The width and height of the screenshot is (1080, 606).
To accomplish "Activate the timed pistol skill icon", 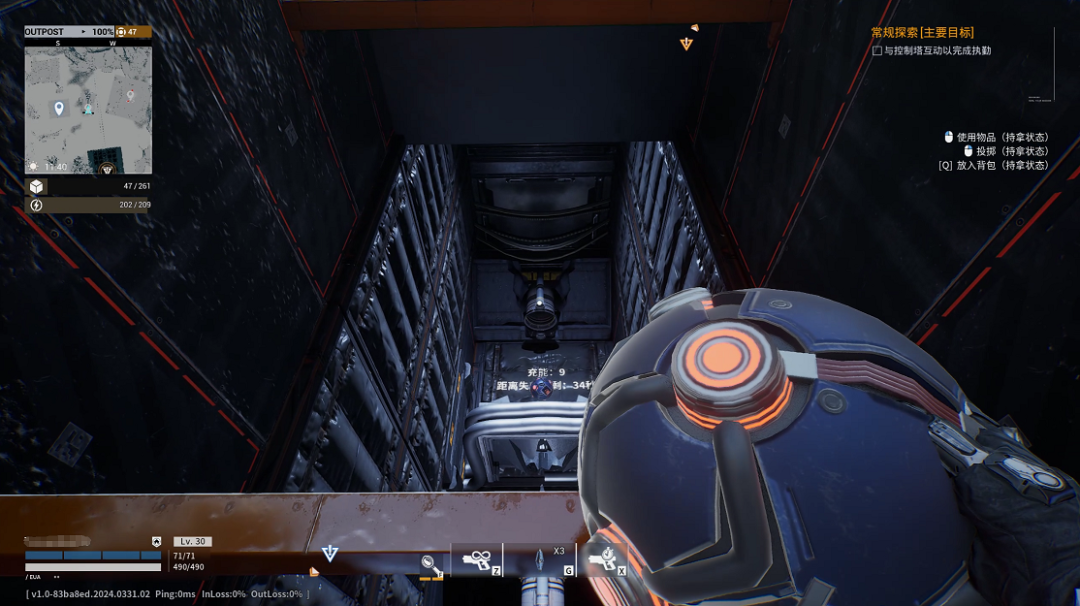I will (x=604, y=560).
